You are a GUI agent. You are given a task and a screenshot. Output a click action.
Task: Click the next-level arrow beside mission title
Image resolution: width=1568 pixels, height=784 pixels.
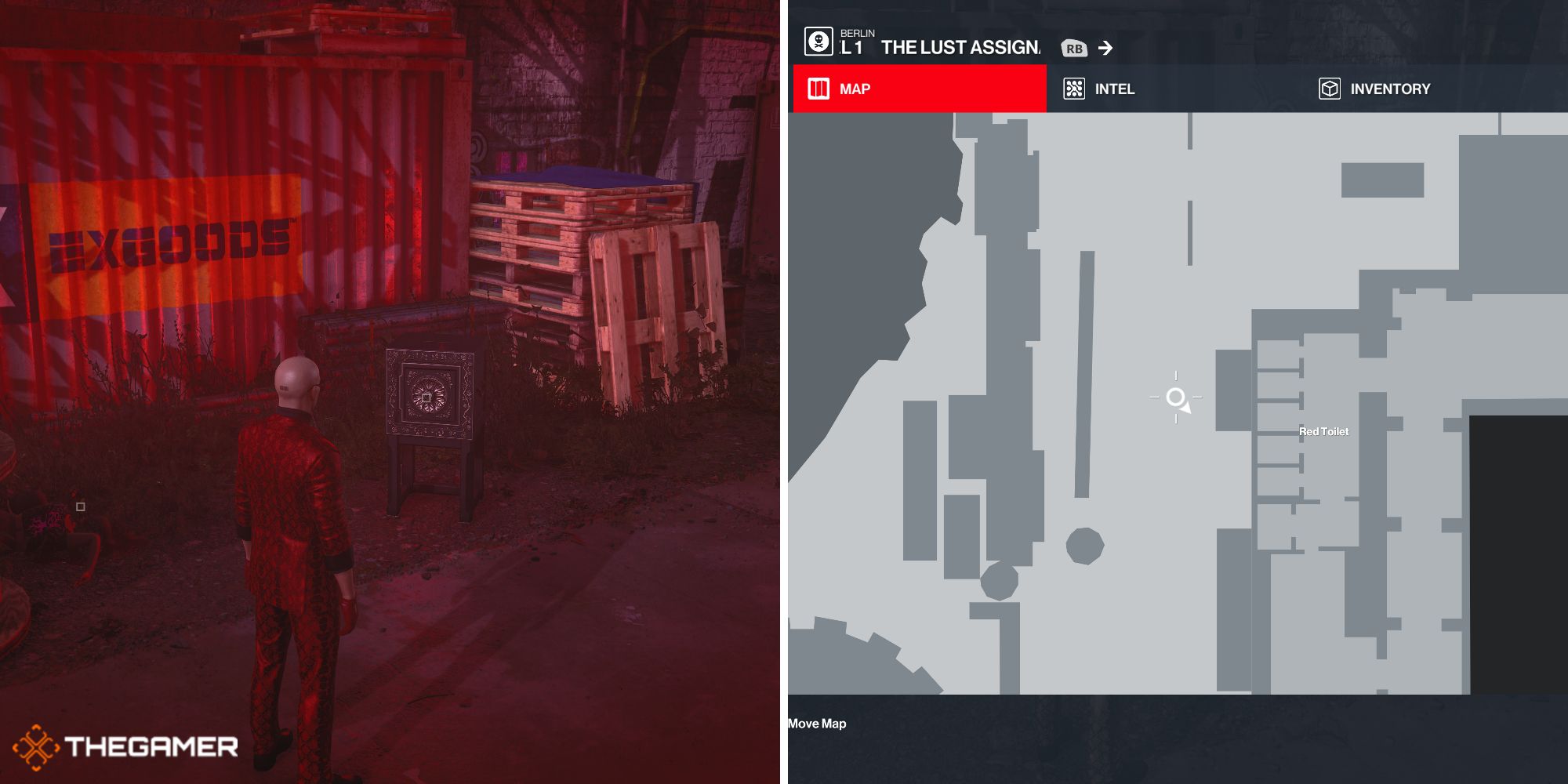[x=1105, y=49]
